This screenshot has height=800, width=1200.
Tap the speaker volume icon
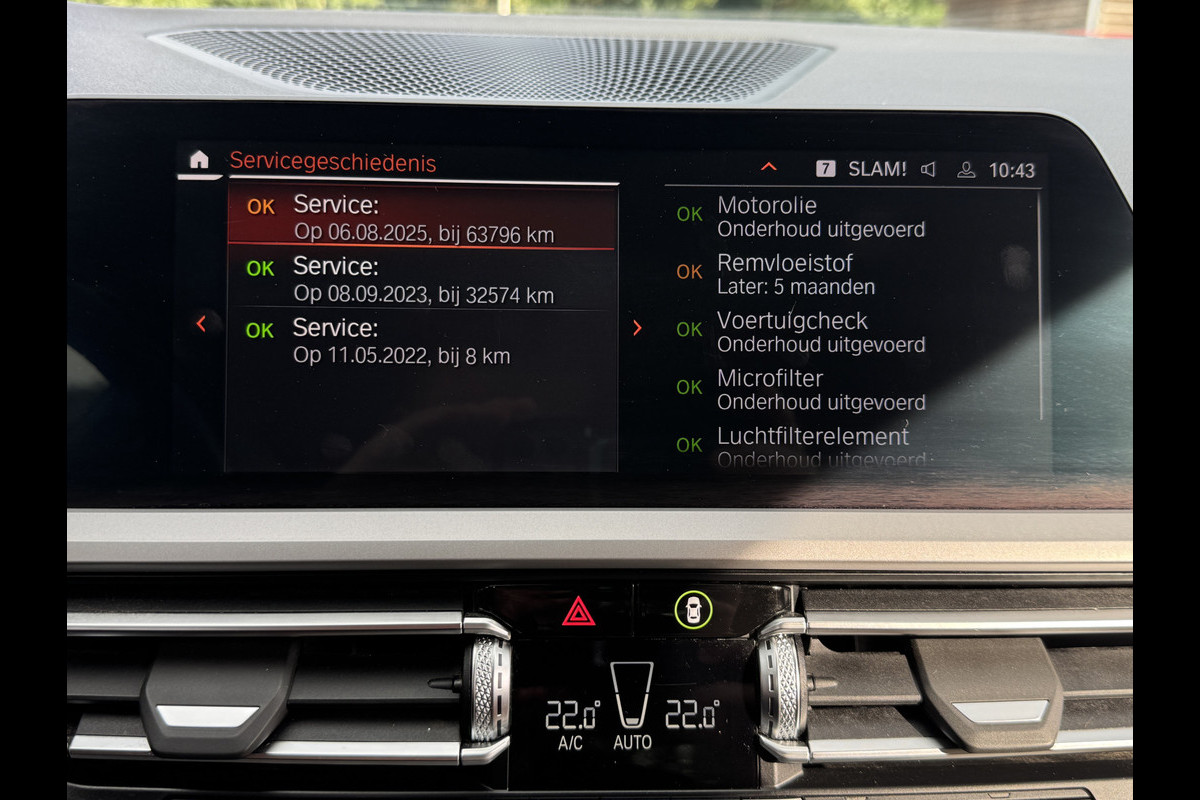pos(928,169)
